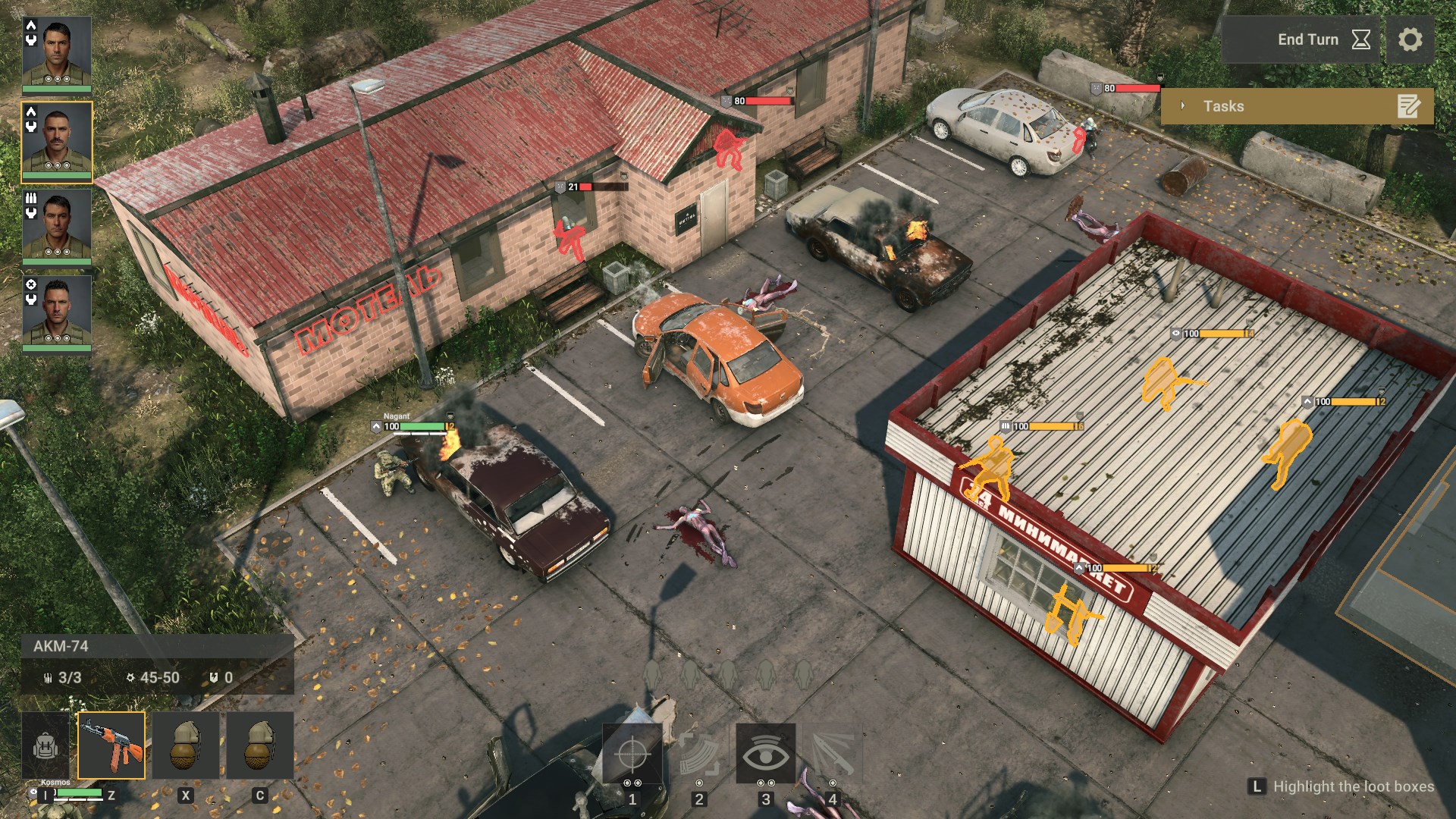Select the soldier portrait with medic cross icon
The height and width of the screenshot is (819, 1456).
[57, 312]
